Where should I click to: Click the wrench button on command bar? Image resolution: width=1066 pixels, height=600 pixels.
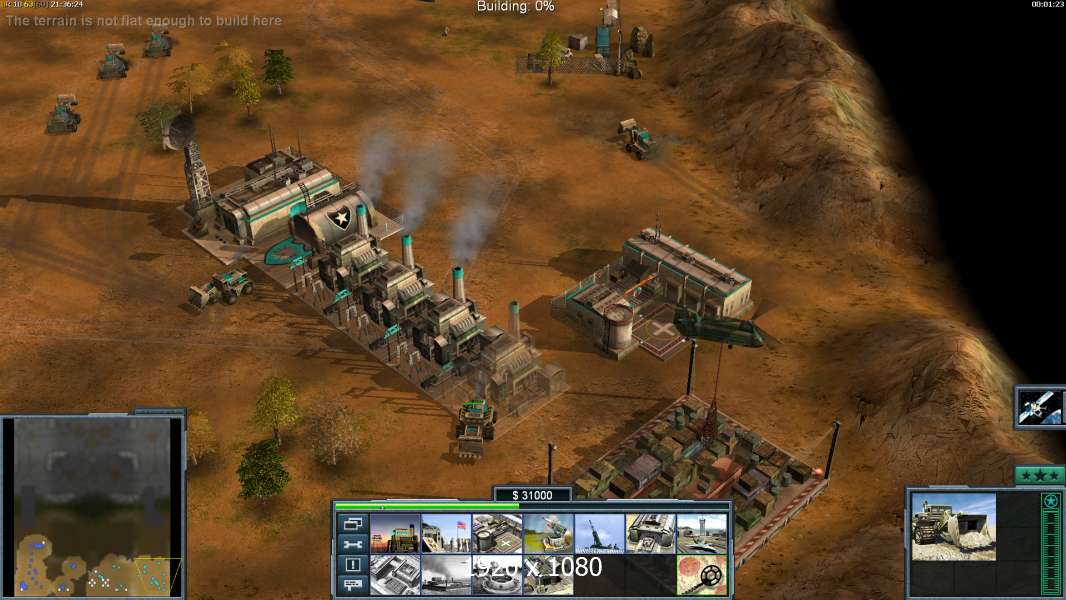[x=352, y=545]
